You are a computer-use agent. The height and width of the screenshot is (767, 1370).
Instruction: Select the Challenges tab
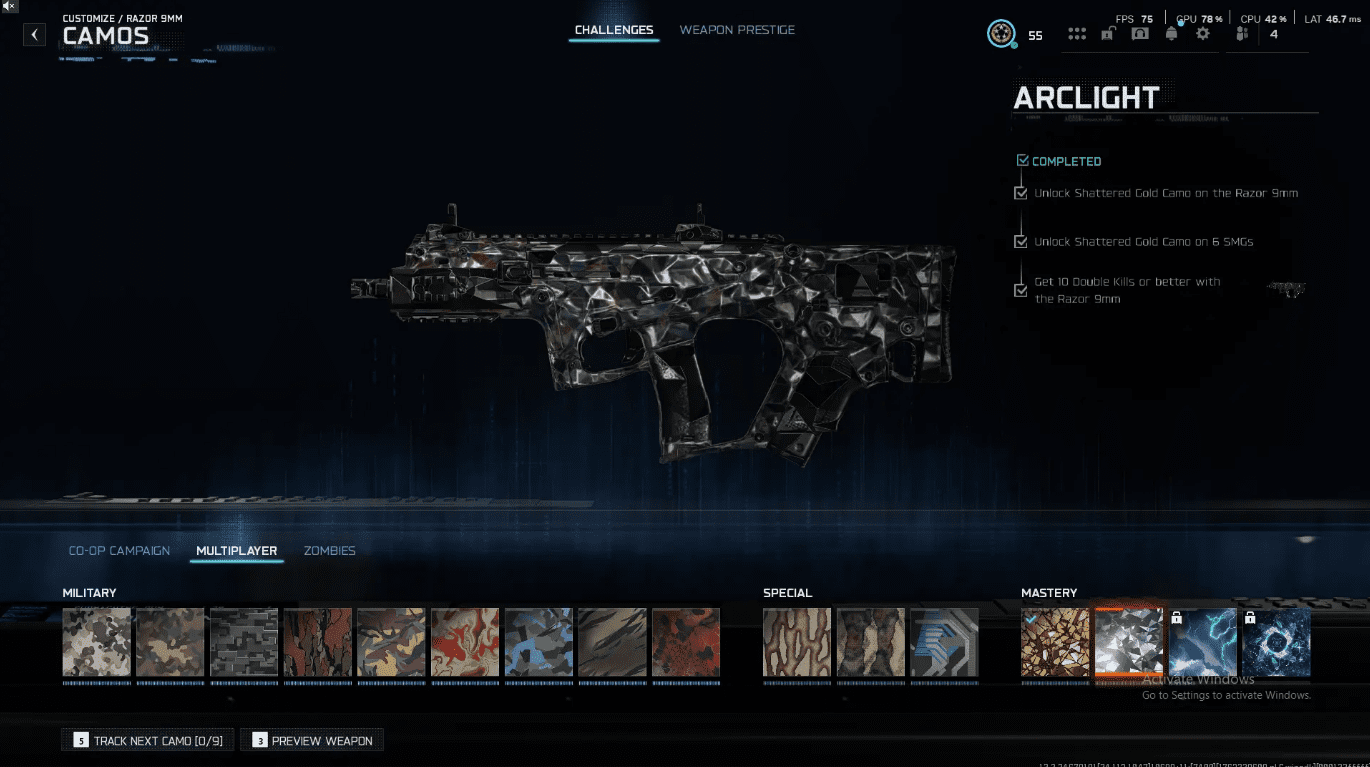coord(614,30)
